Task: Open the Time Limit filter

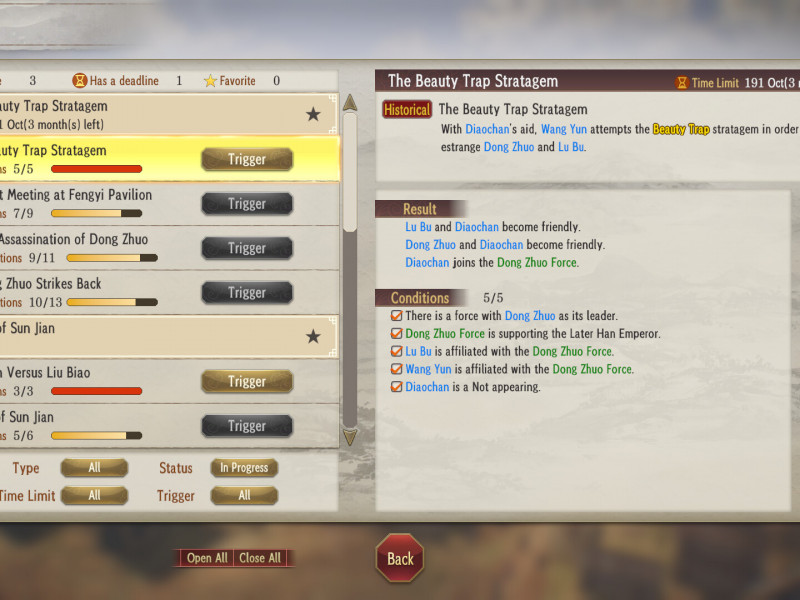Action: click(94, 495)
